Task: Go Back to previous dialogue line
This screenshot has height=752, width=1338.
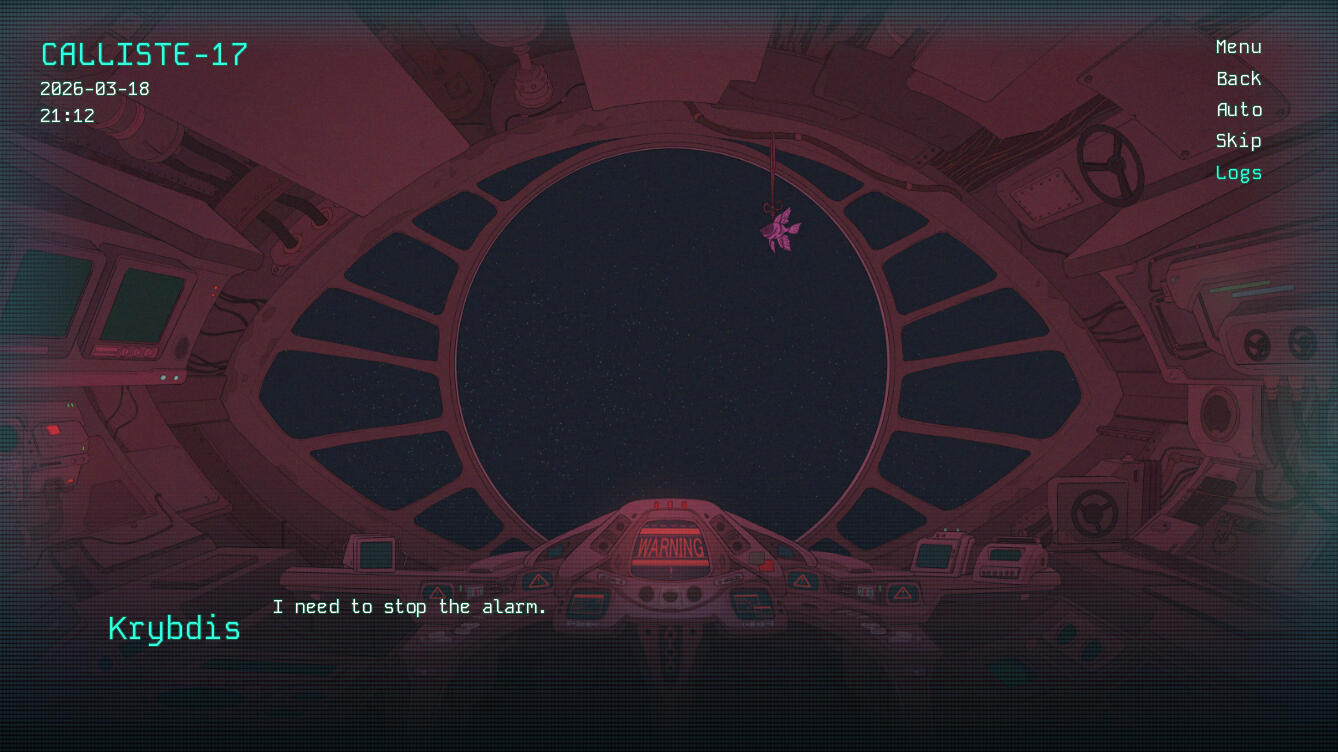Action: click(1238, 79)
